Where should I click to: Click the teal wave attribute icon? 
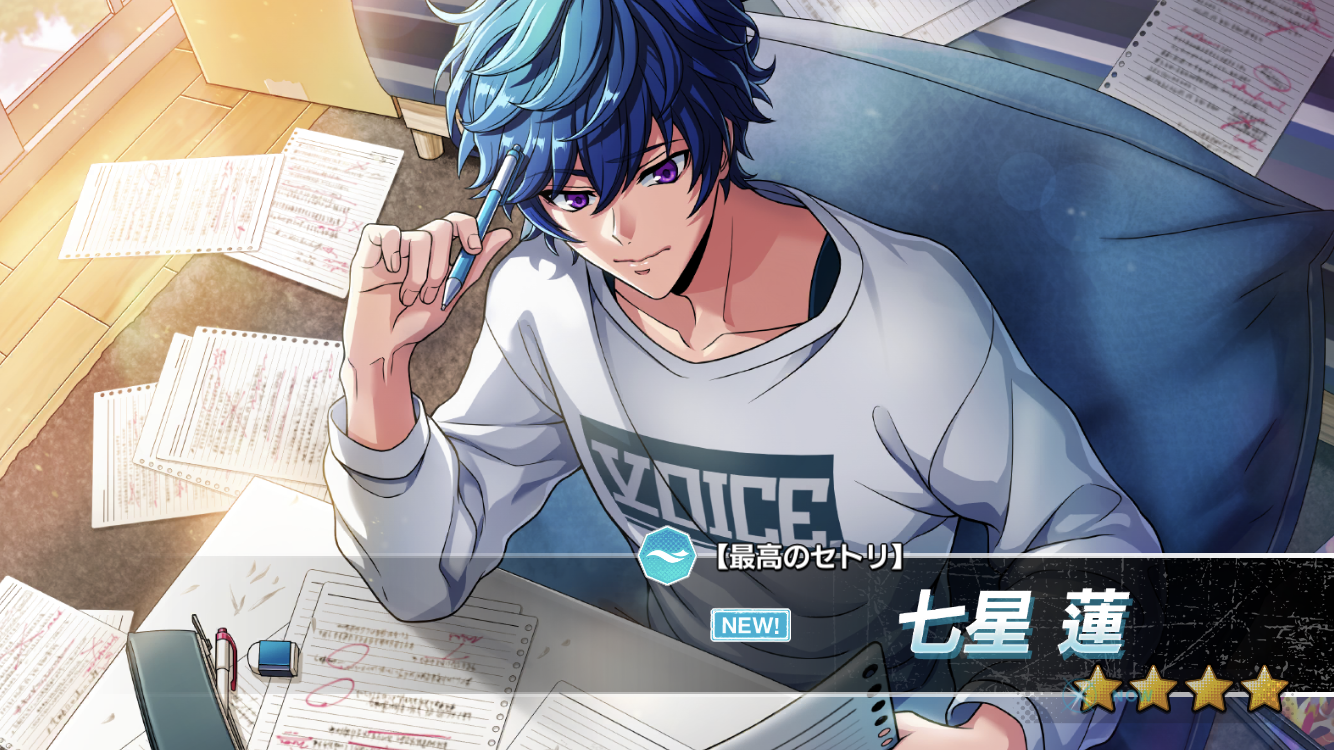tap(662, 559)
